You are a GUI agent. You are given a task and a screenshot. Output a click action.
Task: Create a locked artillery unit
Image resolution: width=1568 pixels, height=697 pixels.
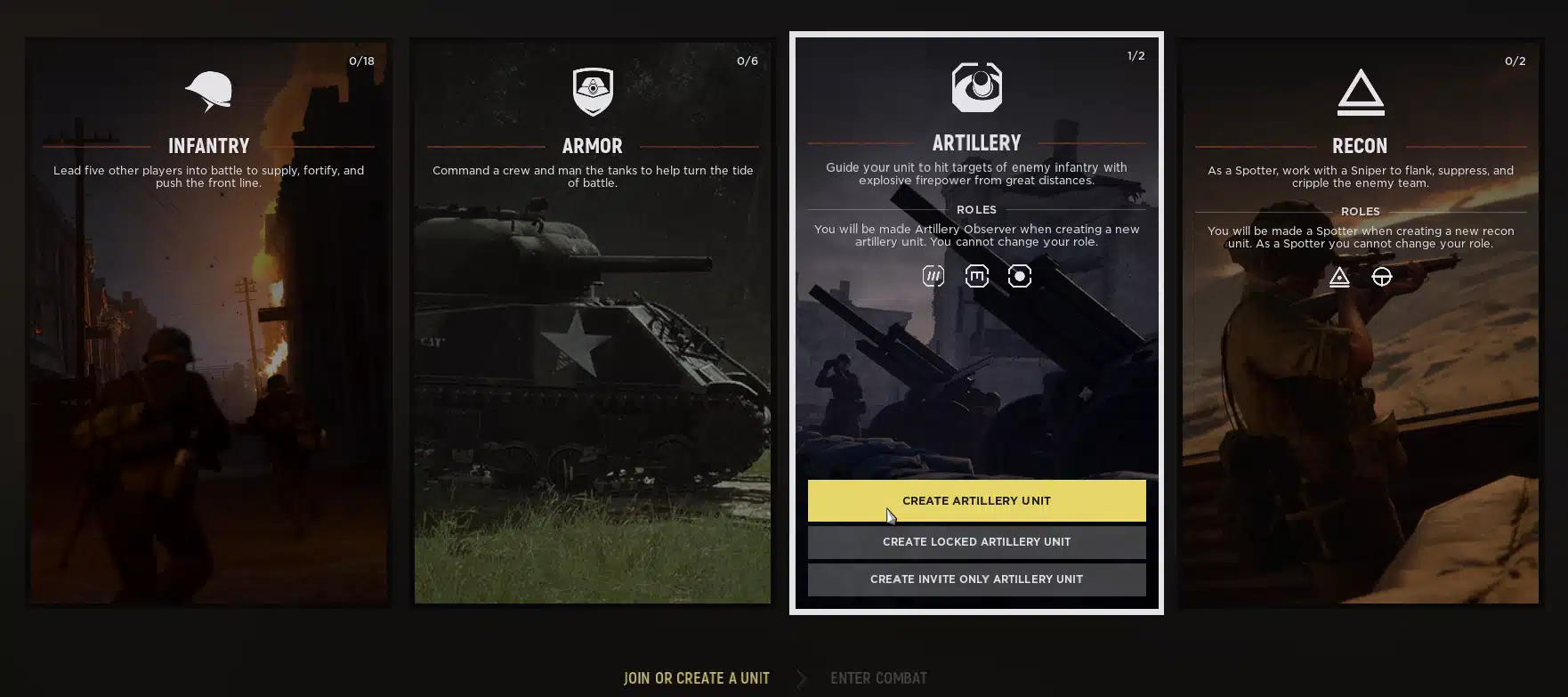point(976,541)
